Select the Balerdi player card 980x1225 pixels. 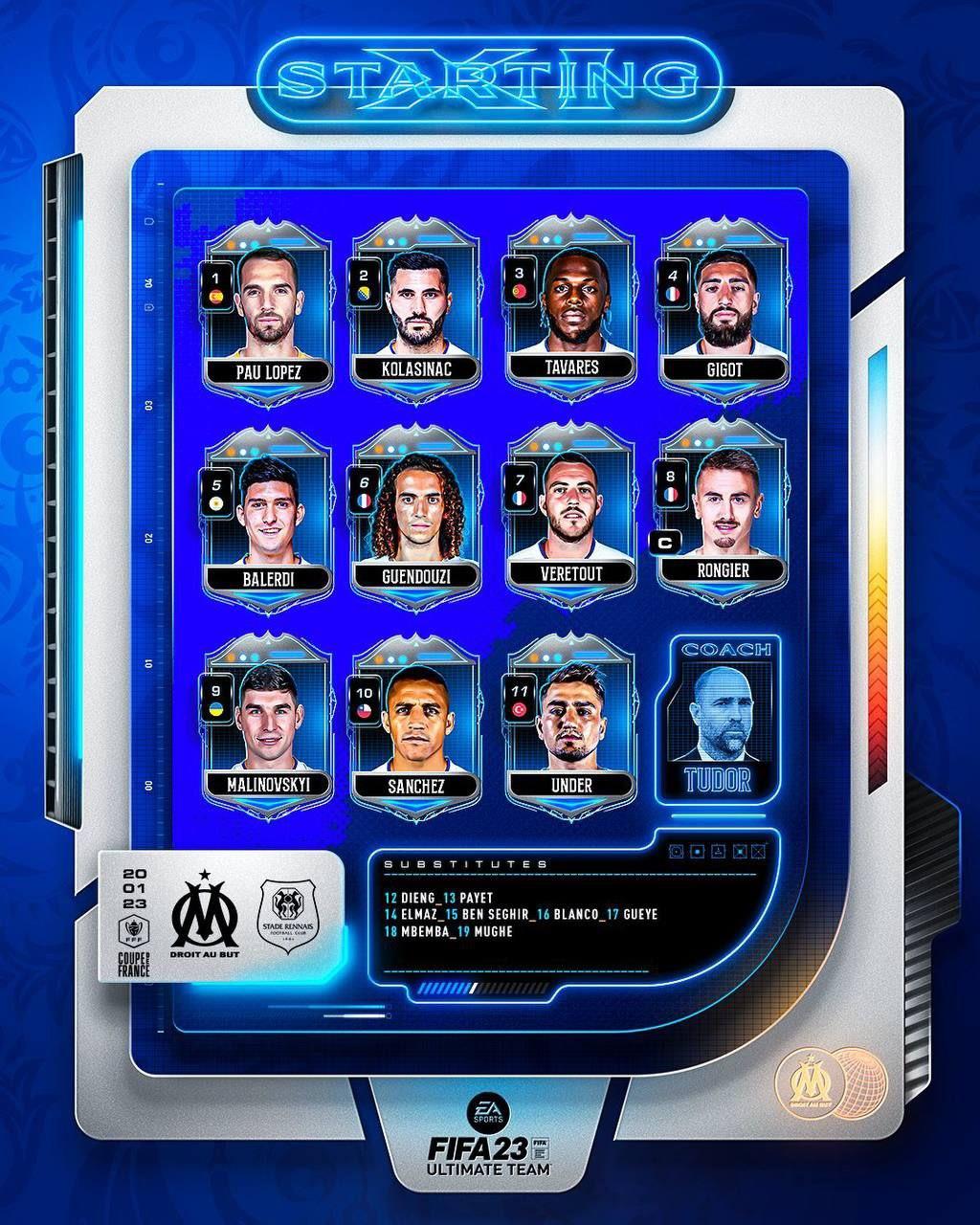coord(268,519)
